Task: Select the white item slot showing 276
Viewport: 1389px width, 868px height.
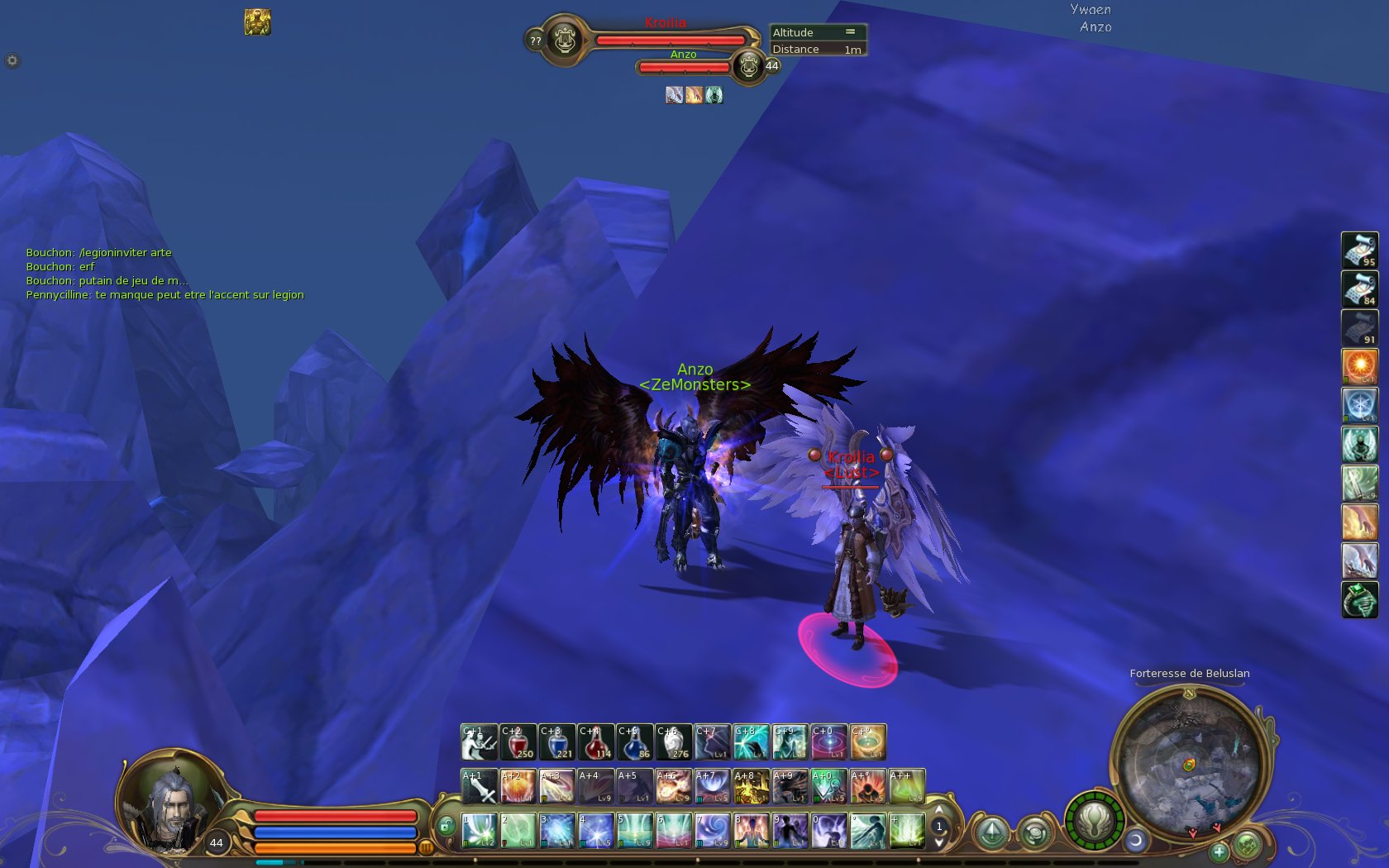Action: [x=673, y=742]
